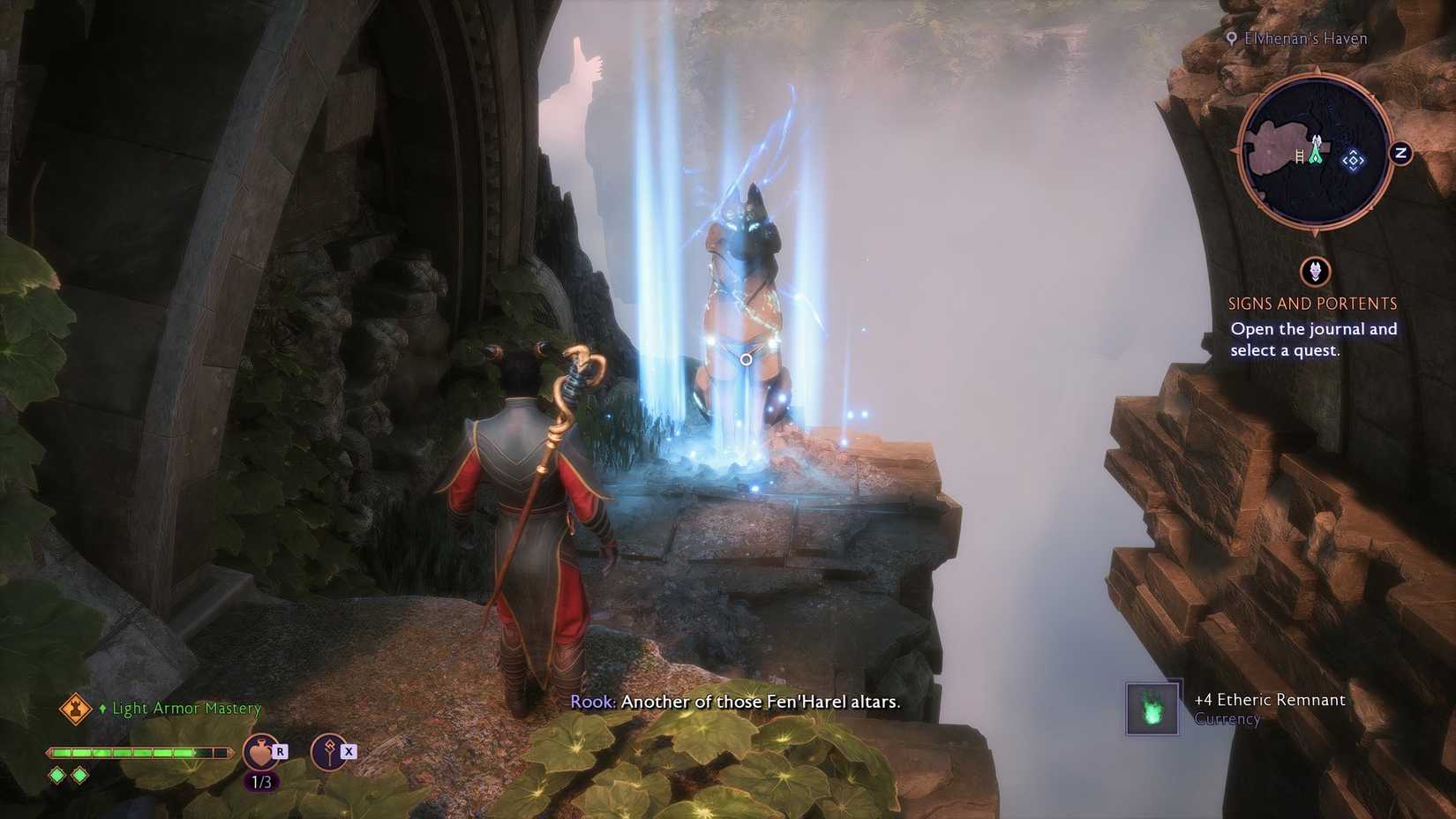
Task: Click the Elvhenan's Haven location label
Action: pos(1304,38)
